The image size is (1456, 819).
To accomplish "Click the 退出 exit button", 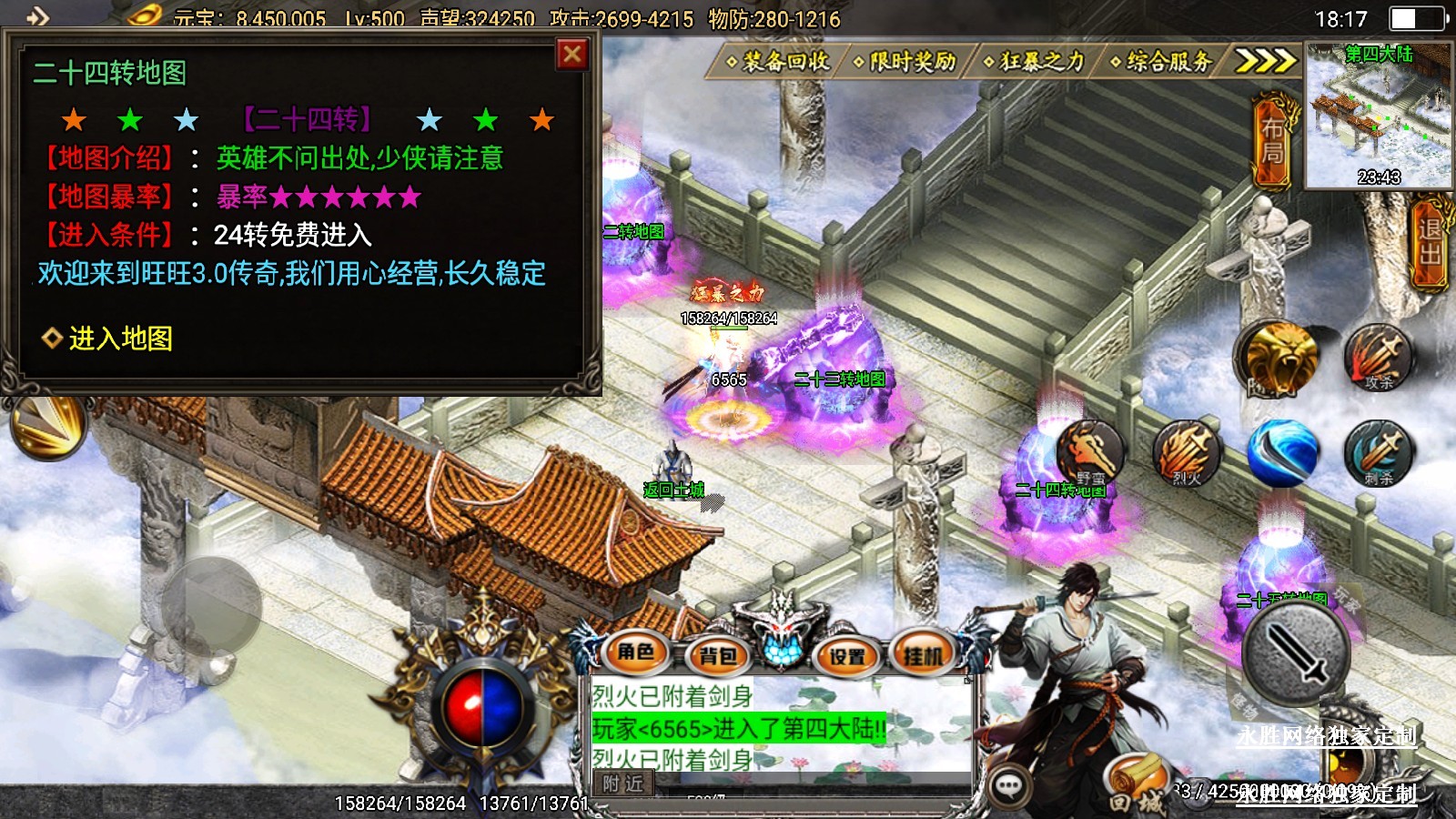I will pyautogui.click(x=1429, y=243).
